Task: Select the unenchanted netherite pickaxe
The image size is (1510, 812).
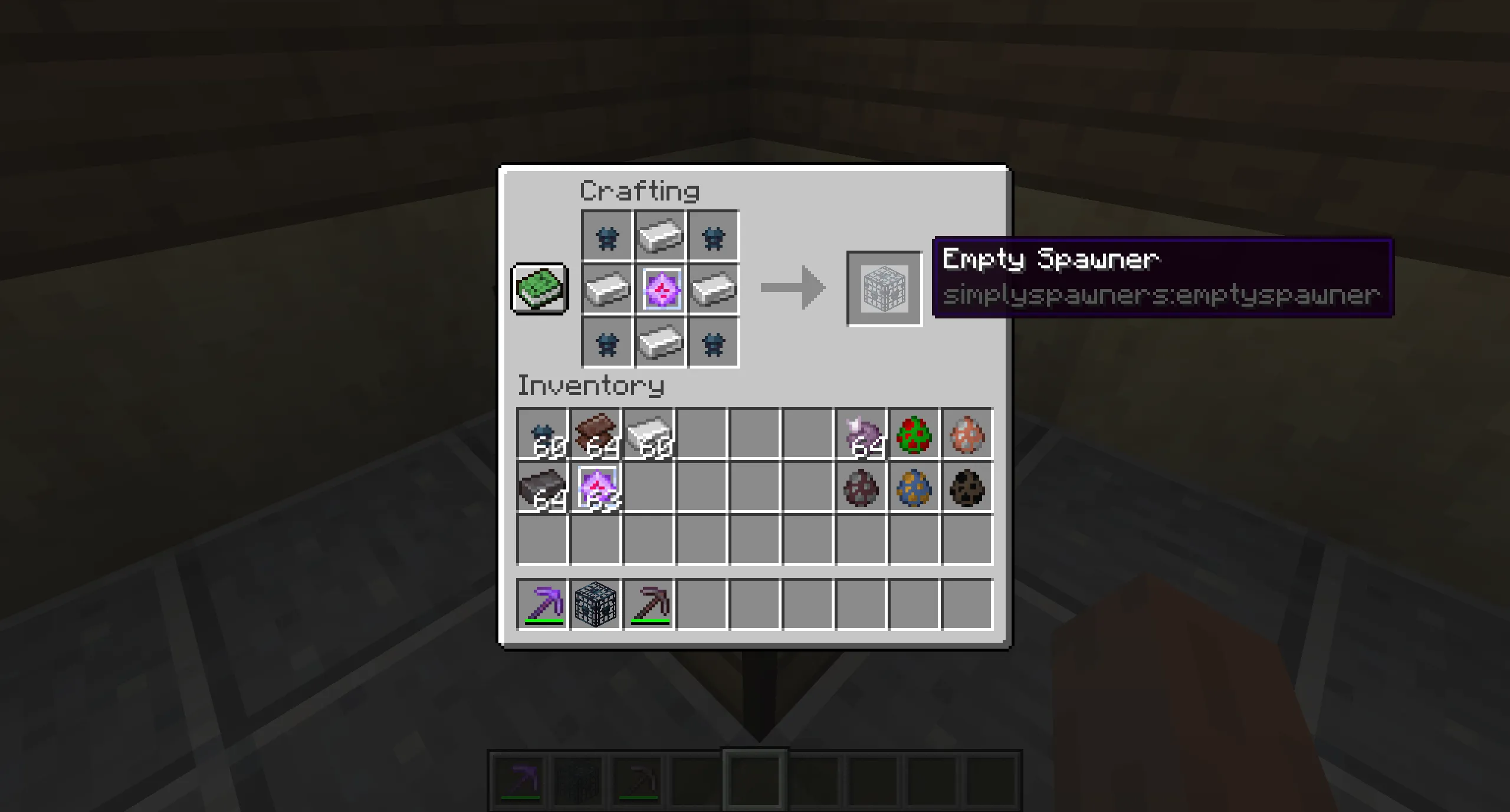Action: click(x=649, y=601)
